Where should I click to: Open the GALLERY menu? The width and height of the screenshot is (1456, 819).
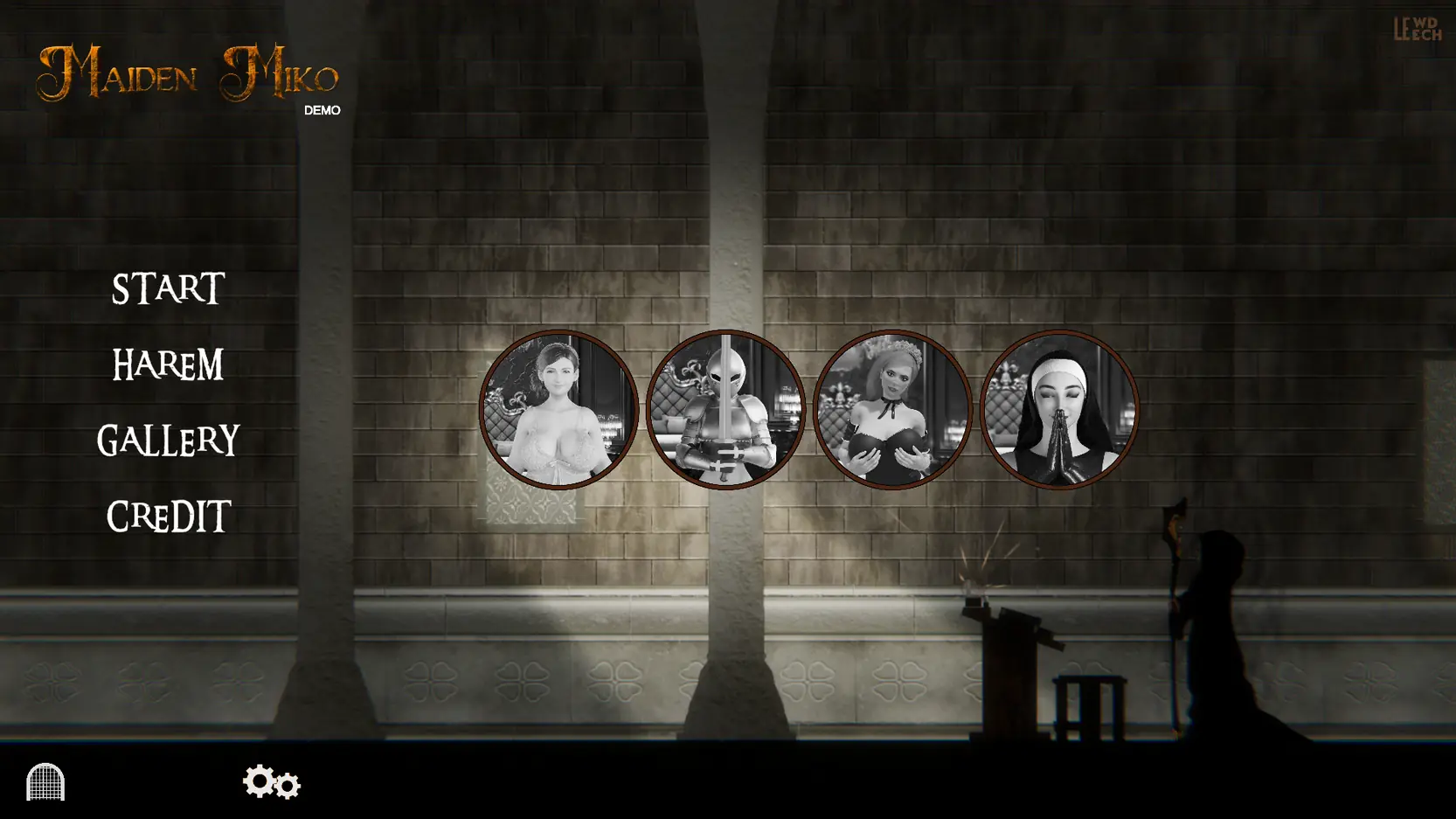pyautogui.click(x=168, y=441)
